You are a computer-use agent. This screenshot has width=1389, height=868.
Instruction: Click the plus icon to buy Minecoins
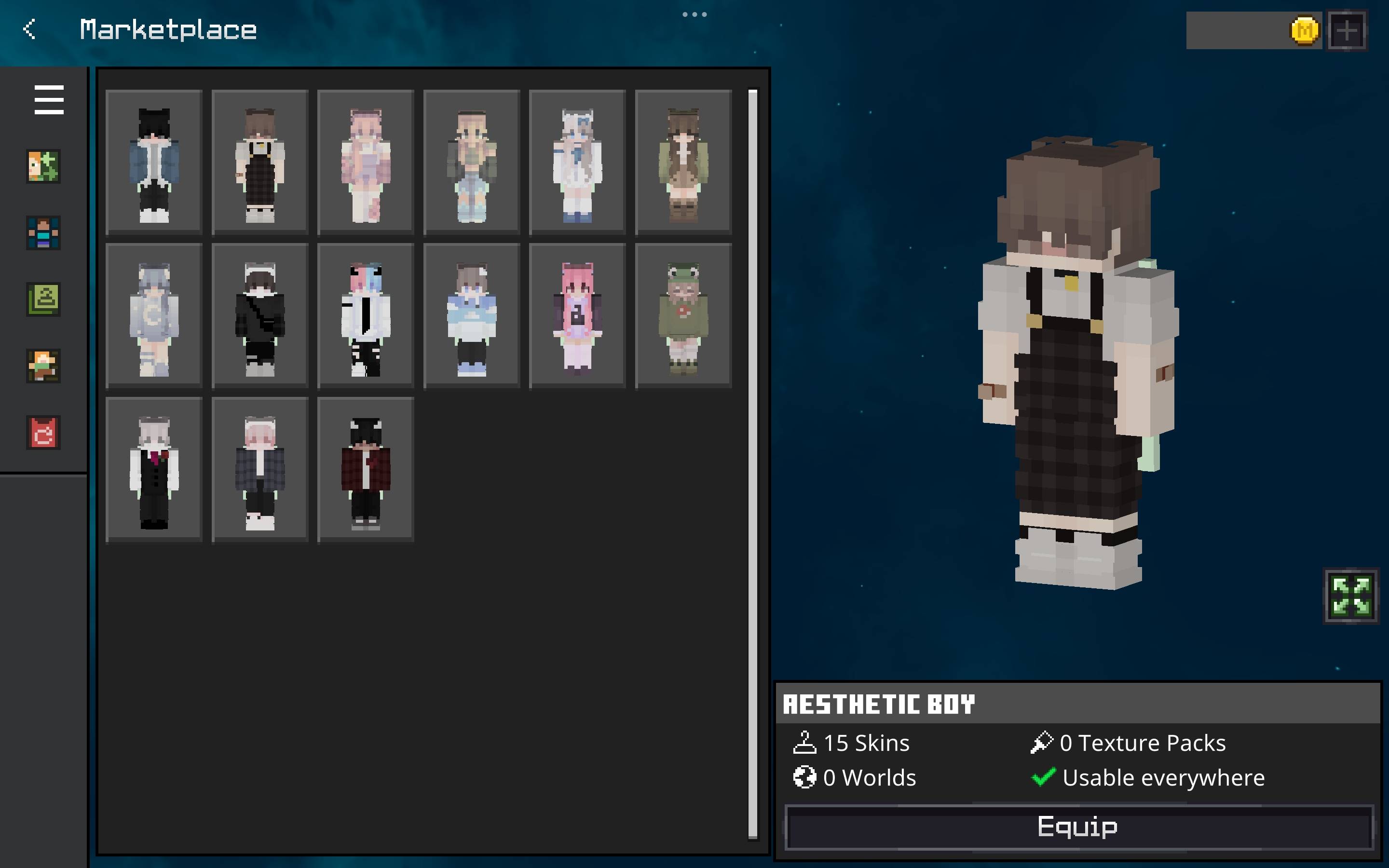[1346, 30]
